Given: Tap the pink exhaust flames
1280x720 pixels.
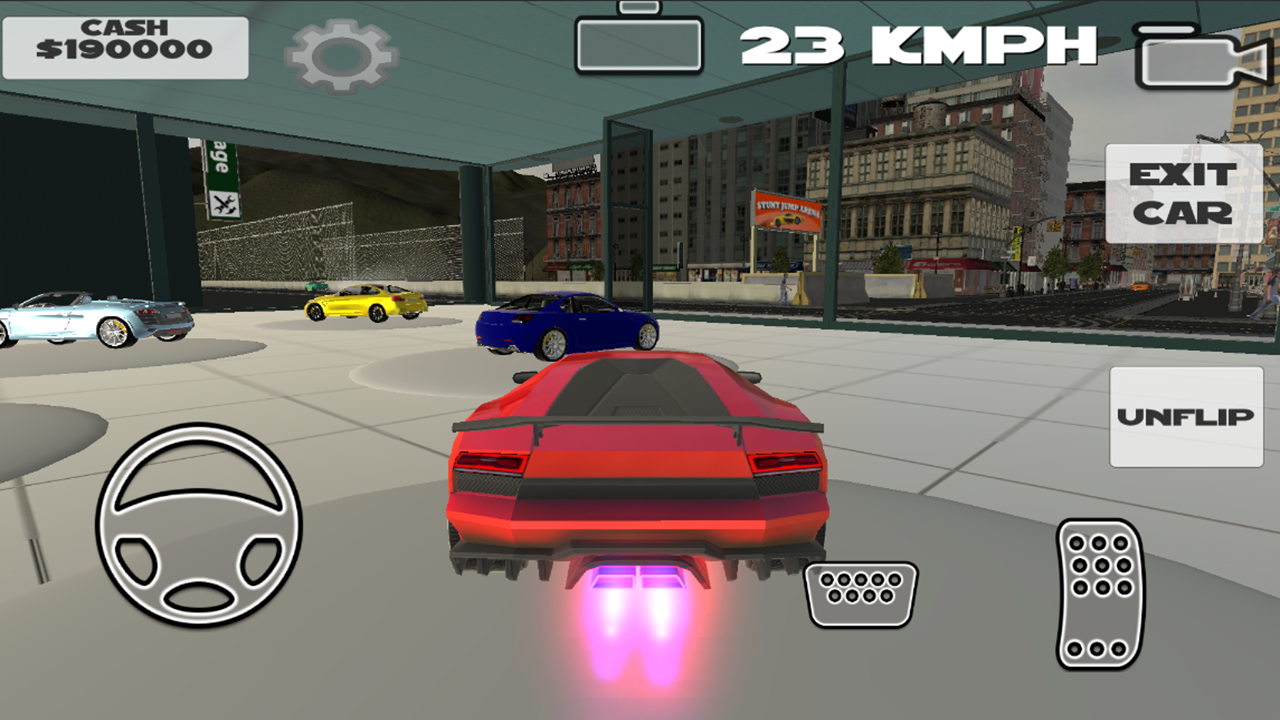Looking at the screenshot, I should 635,630.
